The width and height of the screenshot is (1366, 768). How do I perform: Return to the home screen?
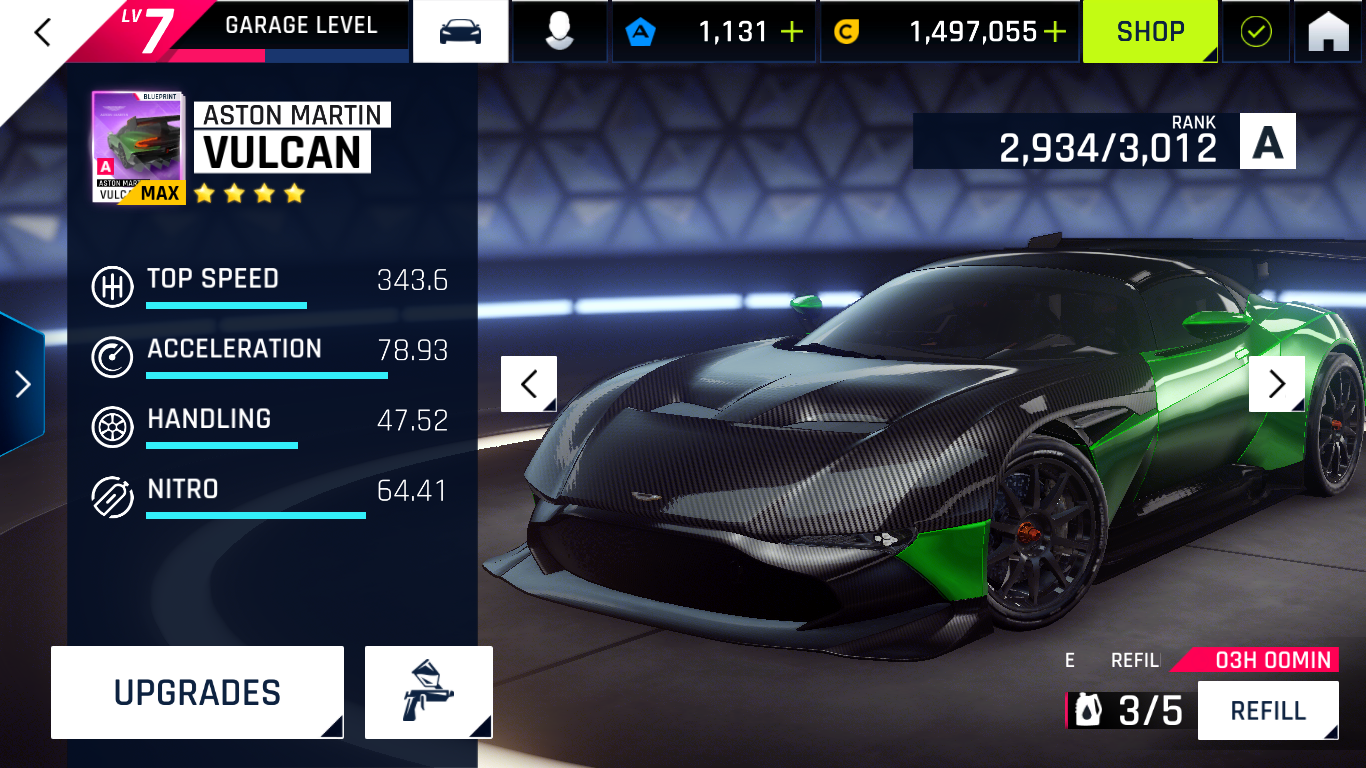pos(1328,32)
